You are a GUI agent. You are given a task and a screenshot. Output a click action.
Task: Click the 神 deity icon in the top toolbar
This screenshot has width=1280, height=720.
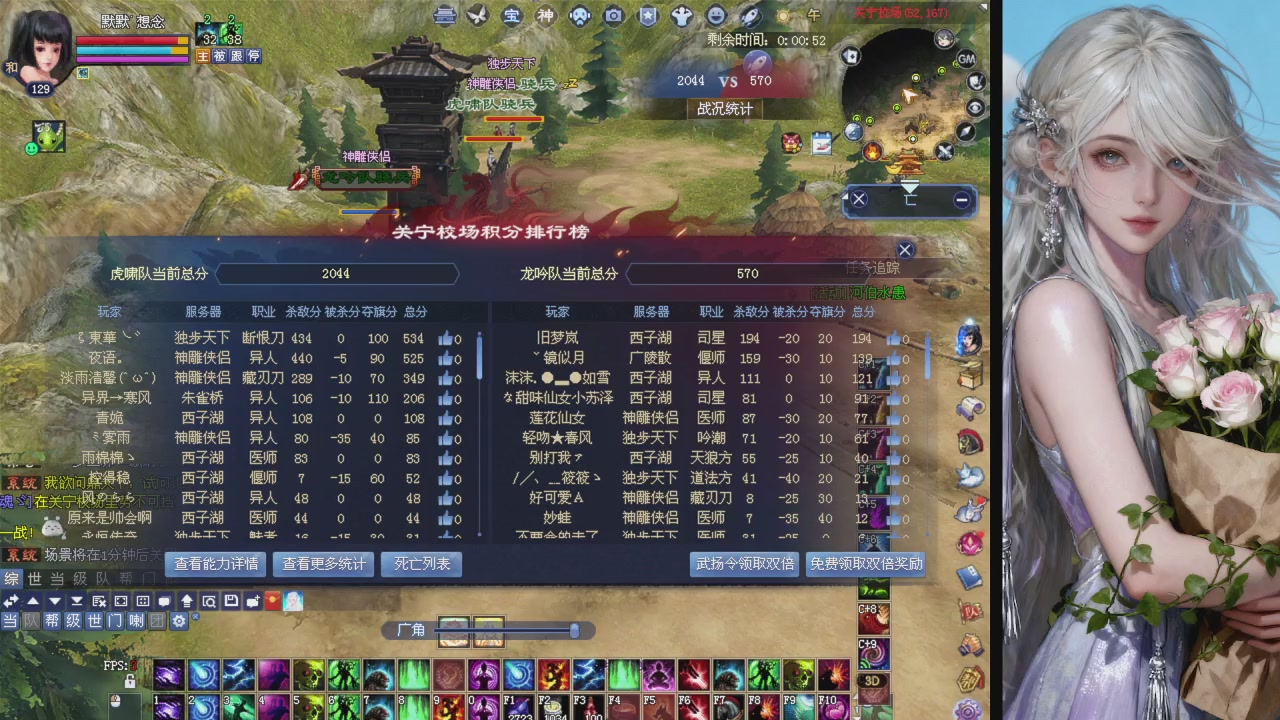pos(544,16)
